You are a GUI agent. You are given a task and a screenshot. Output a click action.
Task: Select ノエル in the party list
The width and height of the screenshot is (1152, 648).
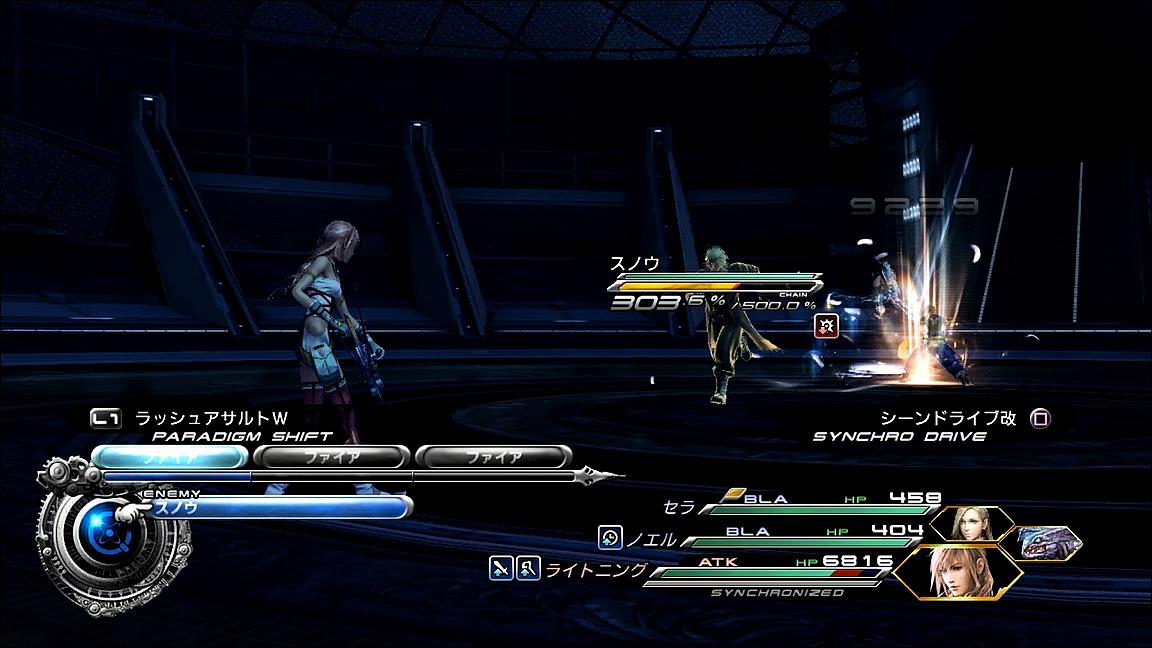650,539
